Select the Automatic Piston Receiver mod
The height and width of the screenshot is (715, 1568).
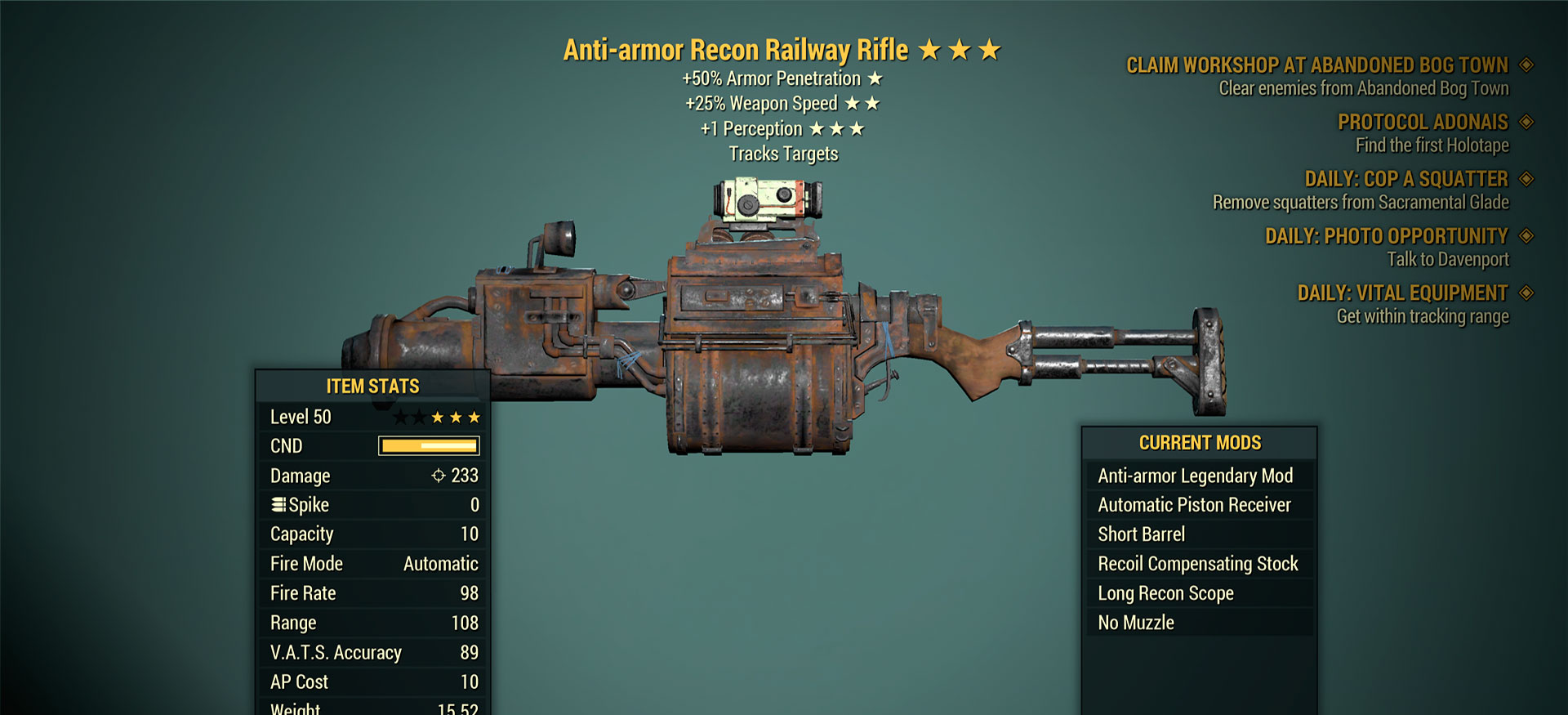(1194, 505)
